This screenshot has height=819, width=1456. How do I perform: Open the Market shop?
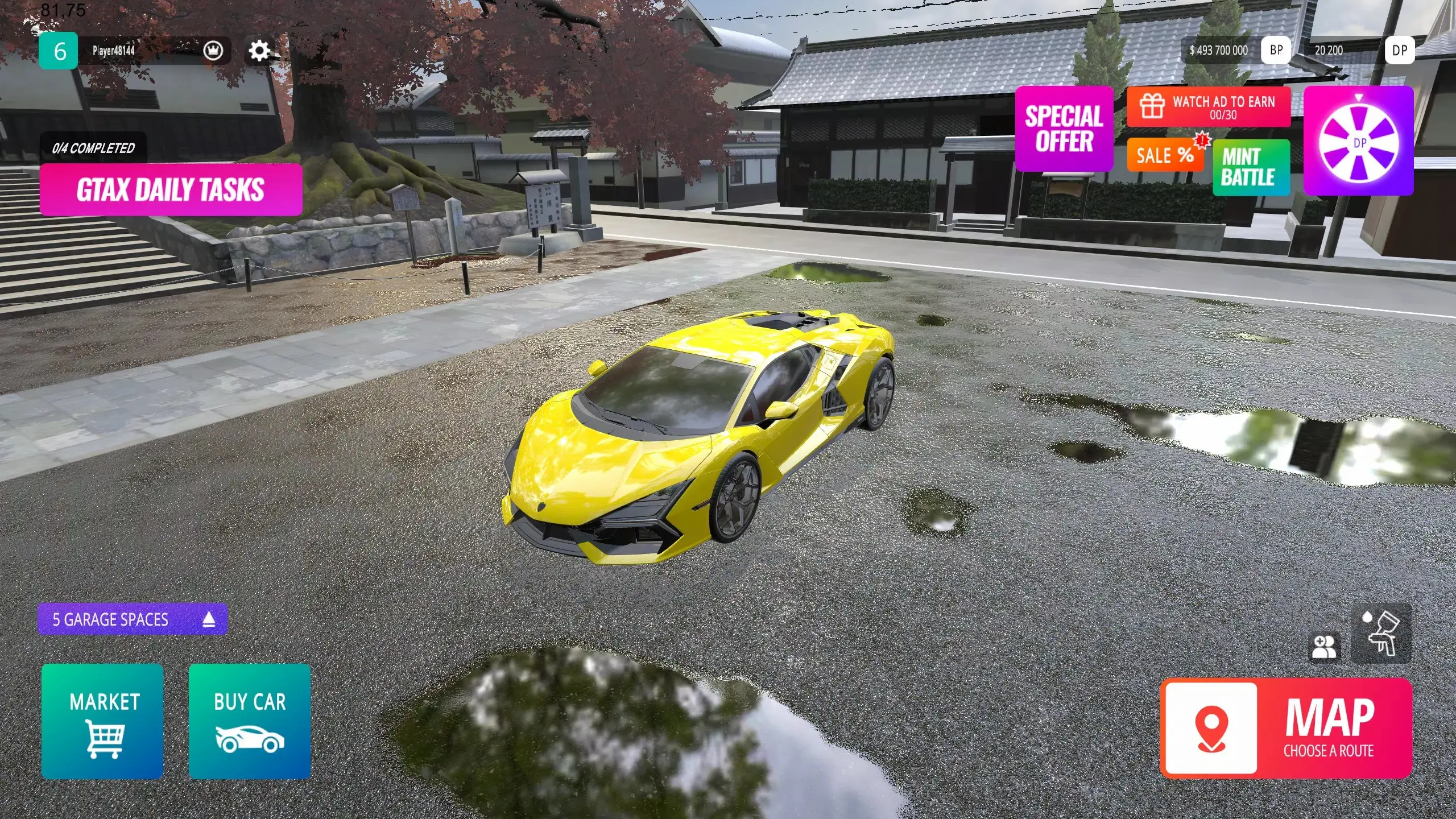(102, 721)
